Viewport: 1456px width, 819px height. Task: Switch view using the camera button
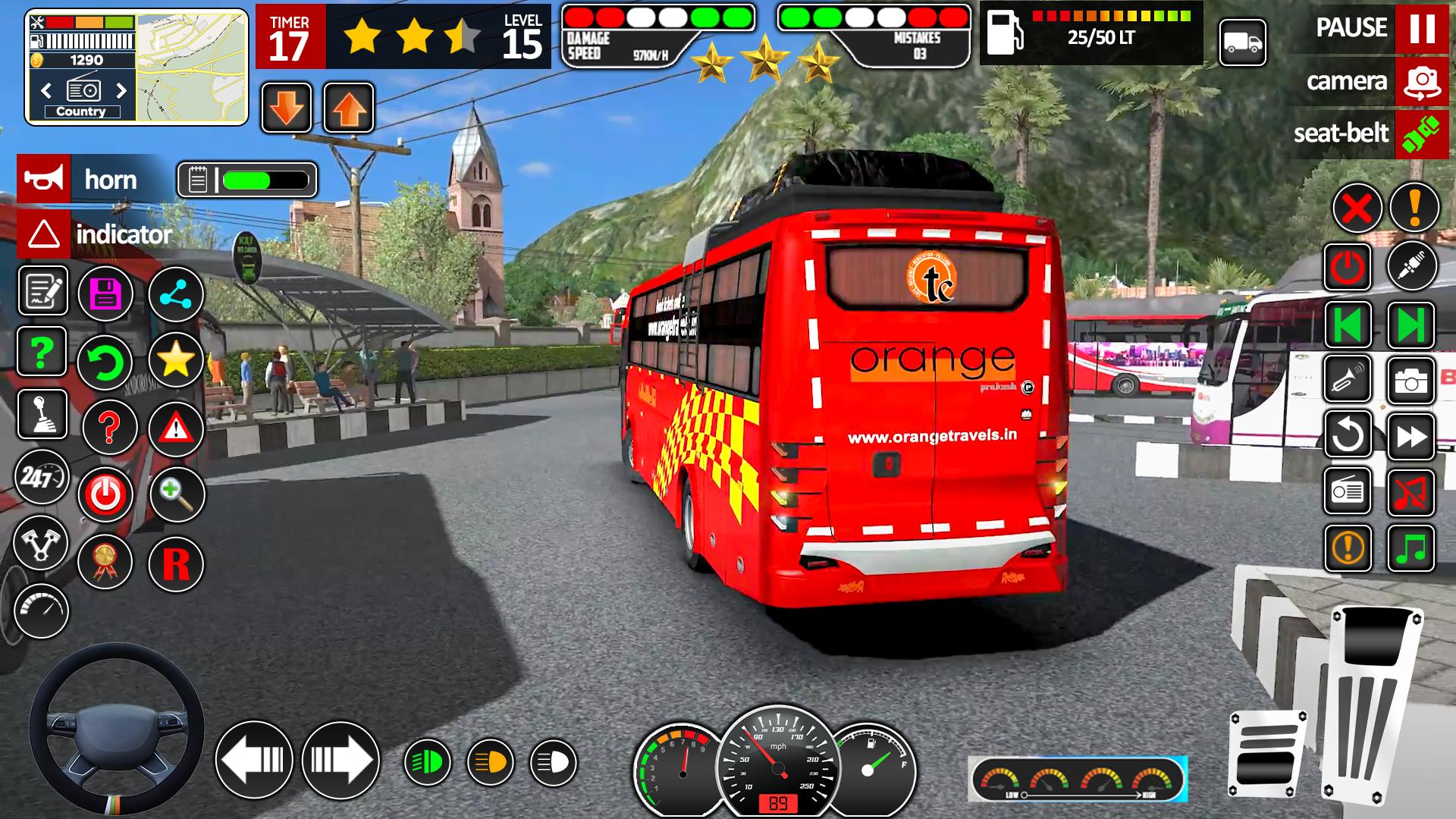(1421, 81)
